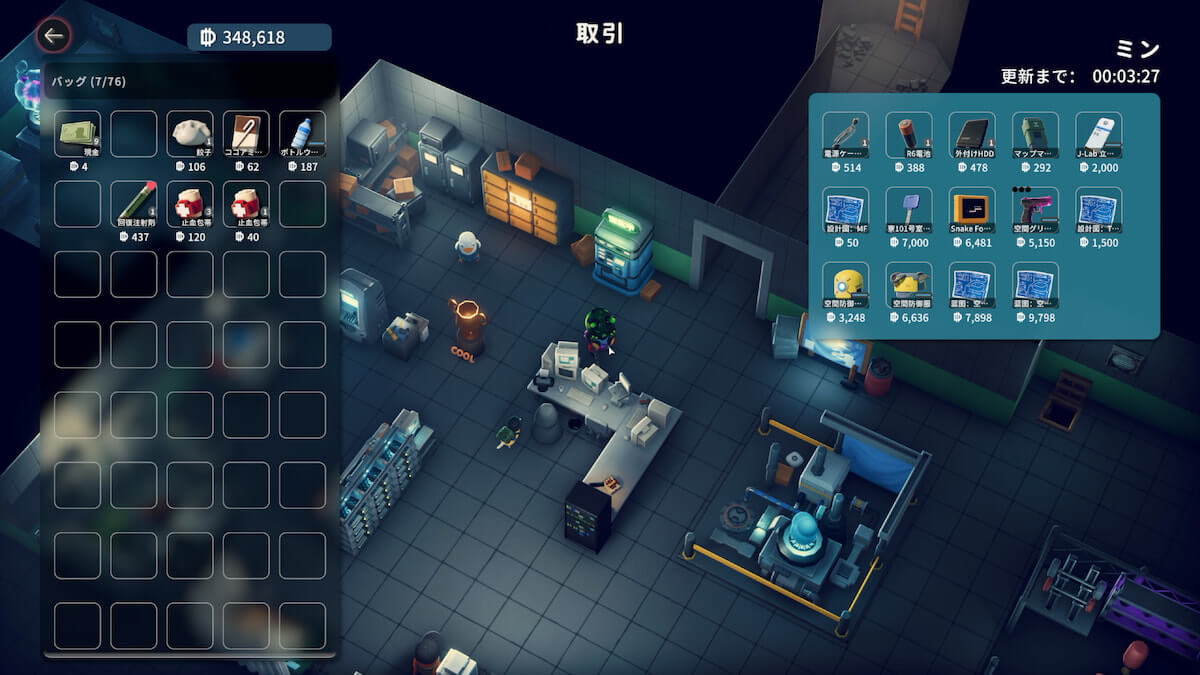Screen dimensions: 1200x675
Task: Select the yellow space armor priced 6,636
Action: pyautogui.click(x=909, y=285)
